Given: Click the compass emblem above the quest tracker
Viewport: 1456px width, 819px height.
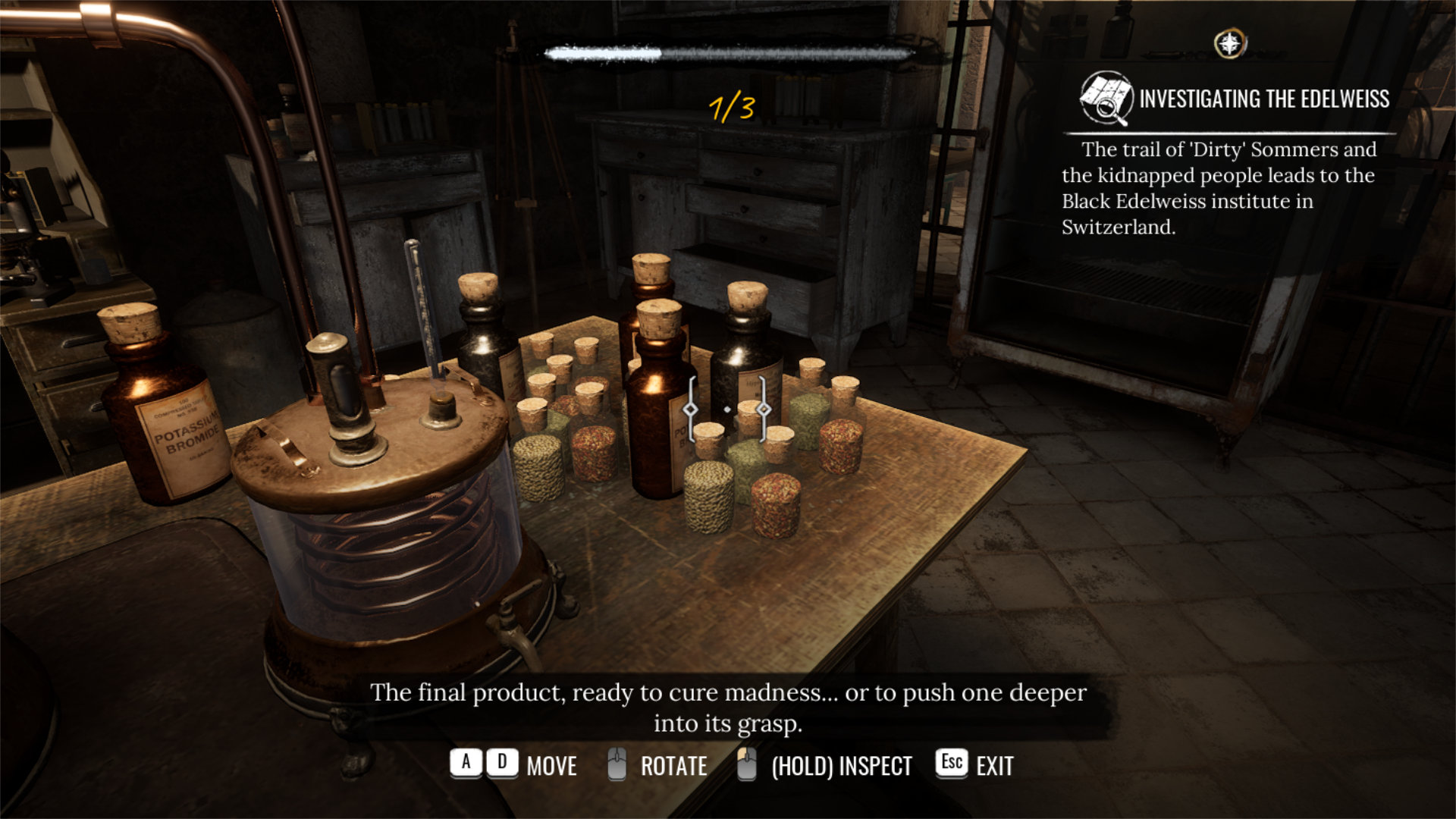Looking at the screenshot, I should coord(1230,43).
